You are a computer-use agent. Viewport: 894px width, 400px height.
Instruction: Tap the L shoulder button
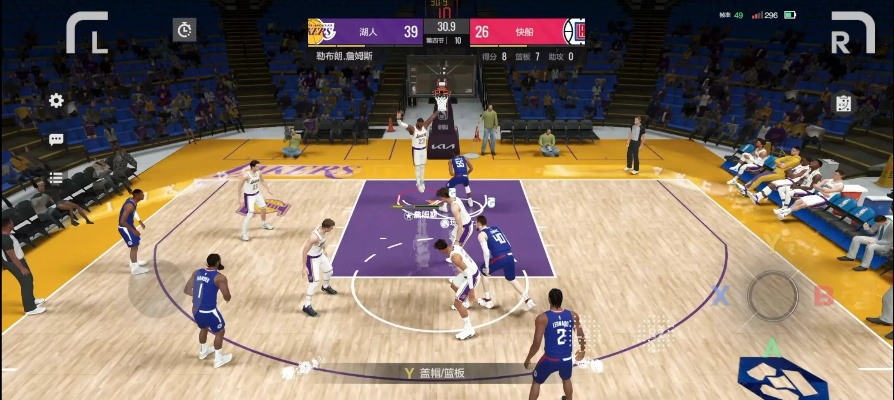[x=87, y=32]
